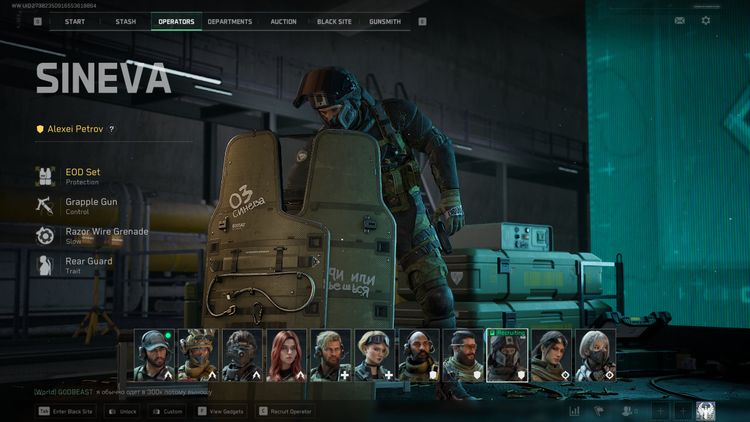Open the Auction tab
750x422 pixels.
click(283, 21)
